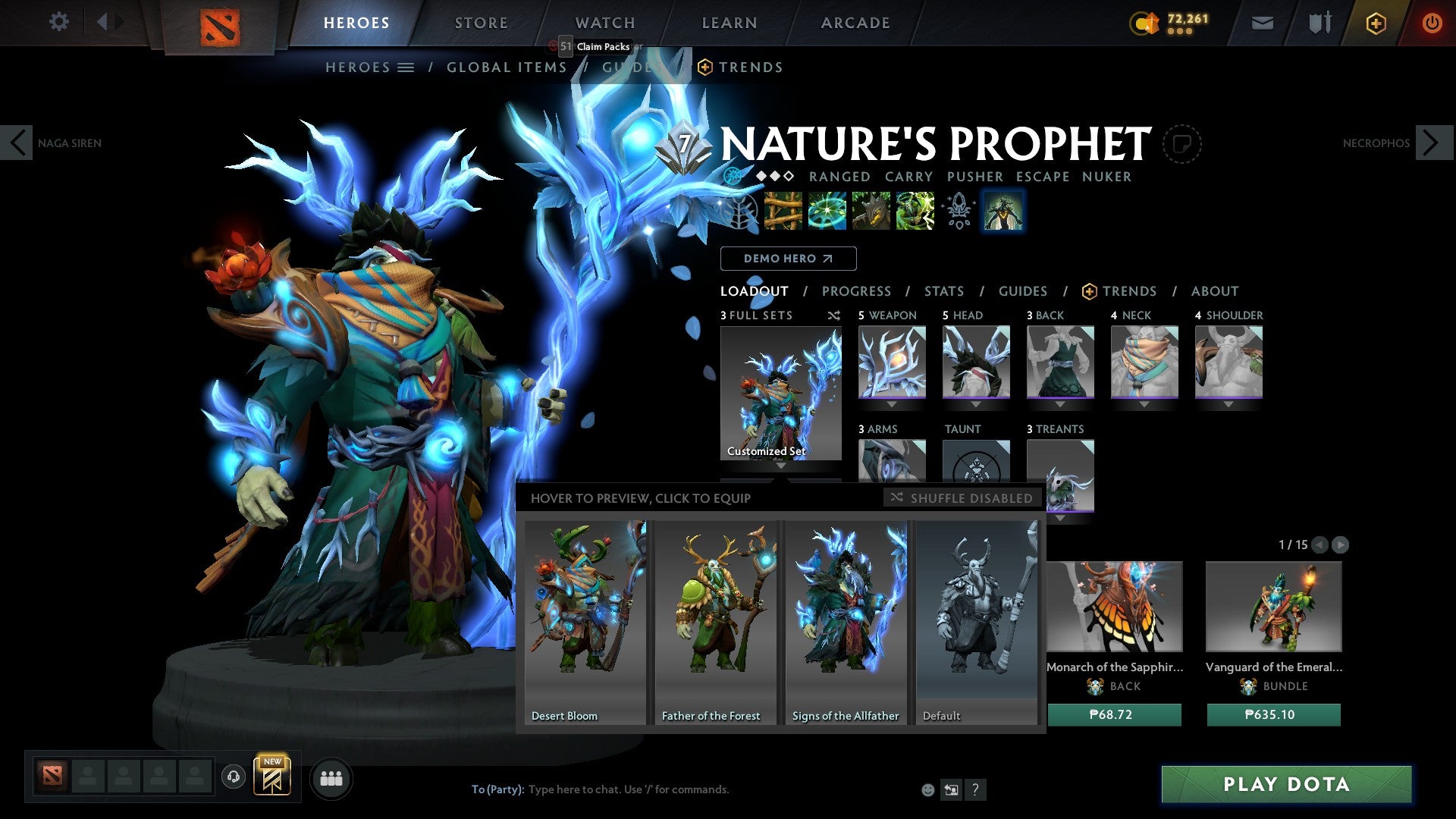Click the teams icon near party slots
This screenshot has width=1456, height=819.
point(331,777)
